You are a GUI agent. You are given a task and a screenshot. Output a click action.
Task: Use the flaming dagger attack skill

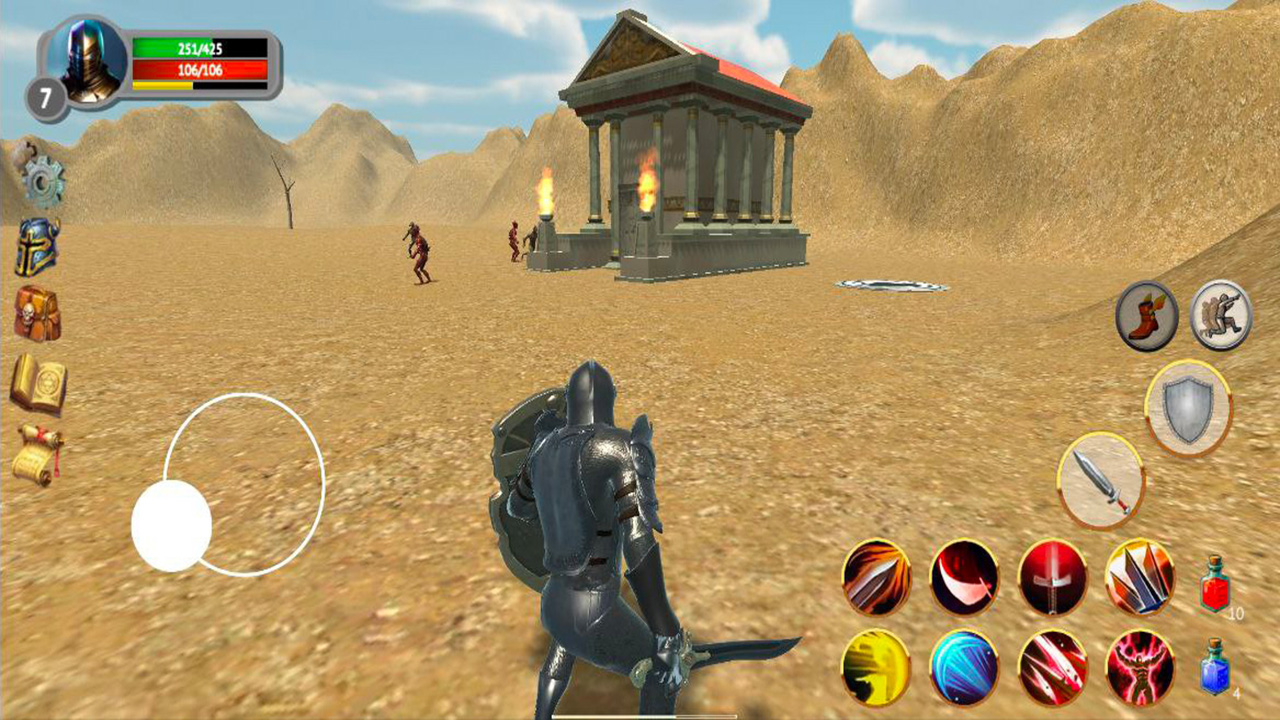877,580
